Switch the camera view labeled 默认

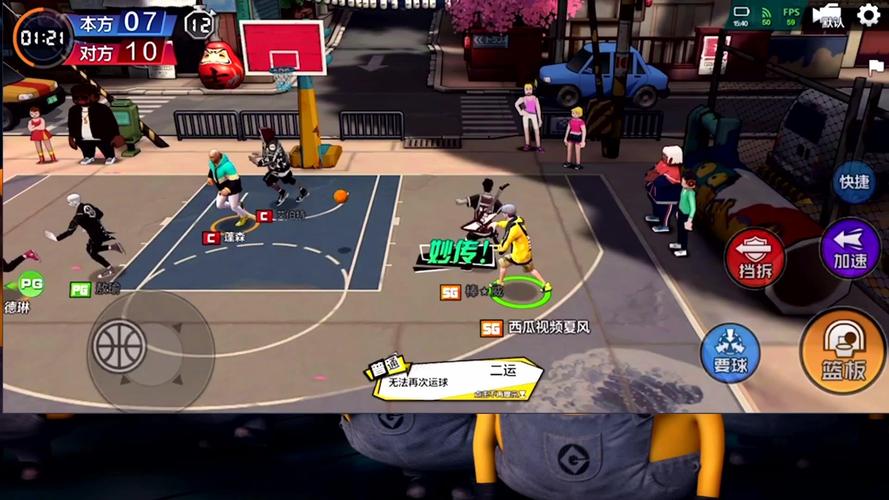tap(828, 15)
